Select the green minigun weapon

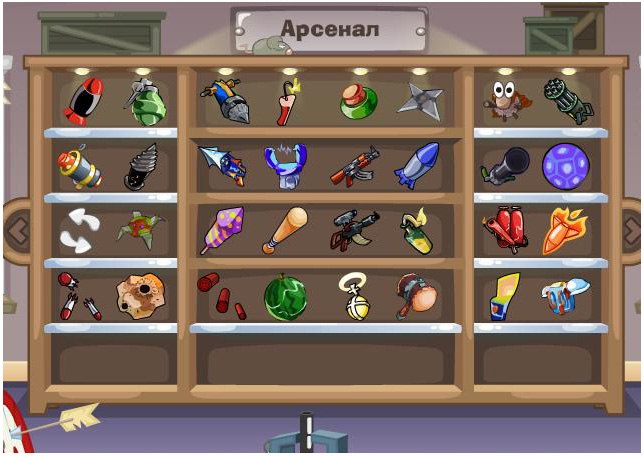(567, 102)
